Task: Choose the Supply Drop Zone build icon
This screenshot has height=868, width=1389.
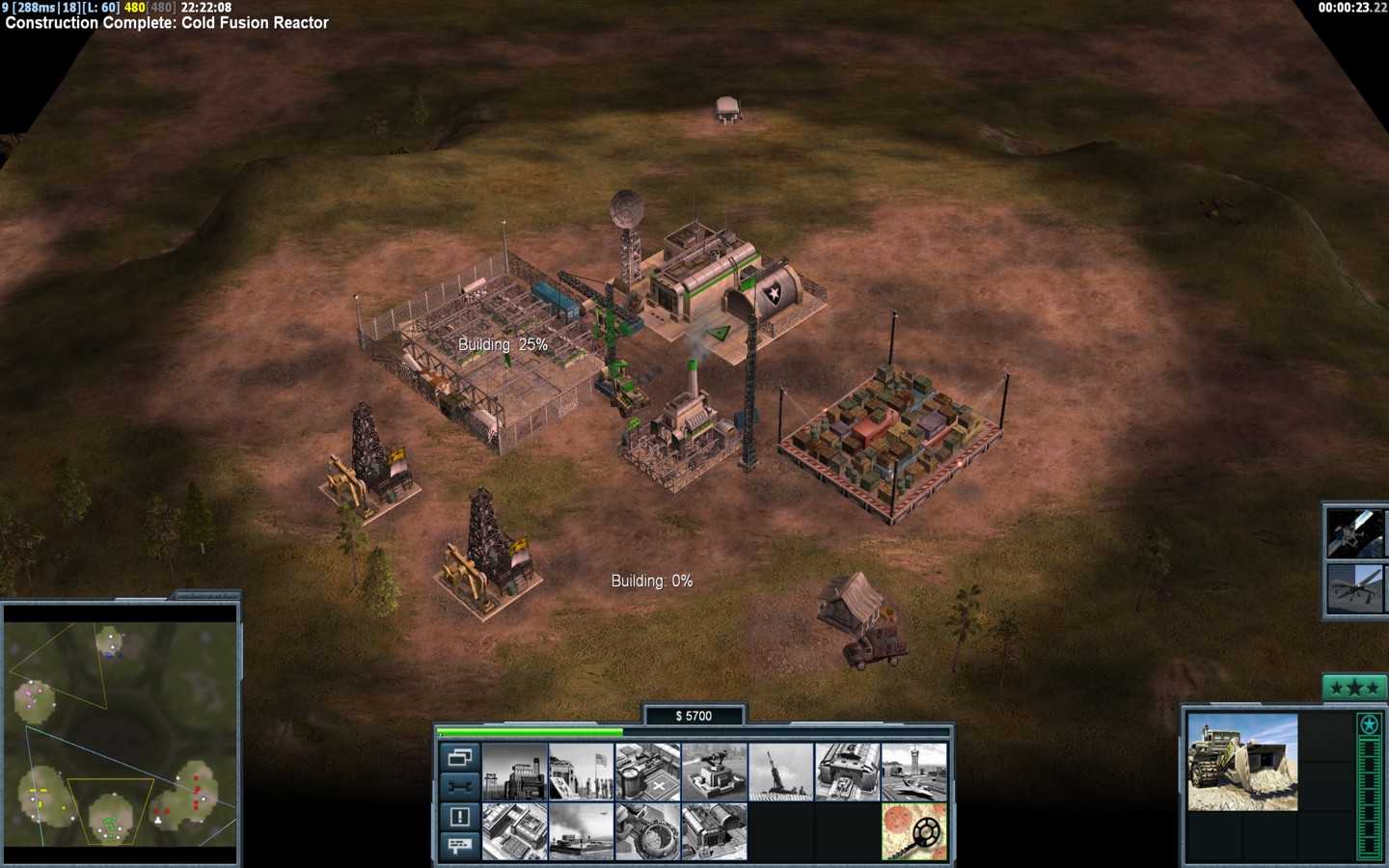Action: coord(581,831)
